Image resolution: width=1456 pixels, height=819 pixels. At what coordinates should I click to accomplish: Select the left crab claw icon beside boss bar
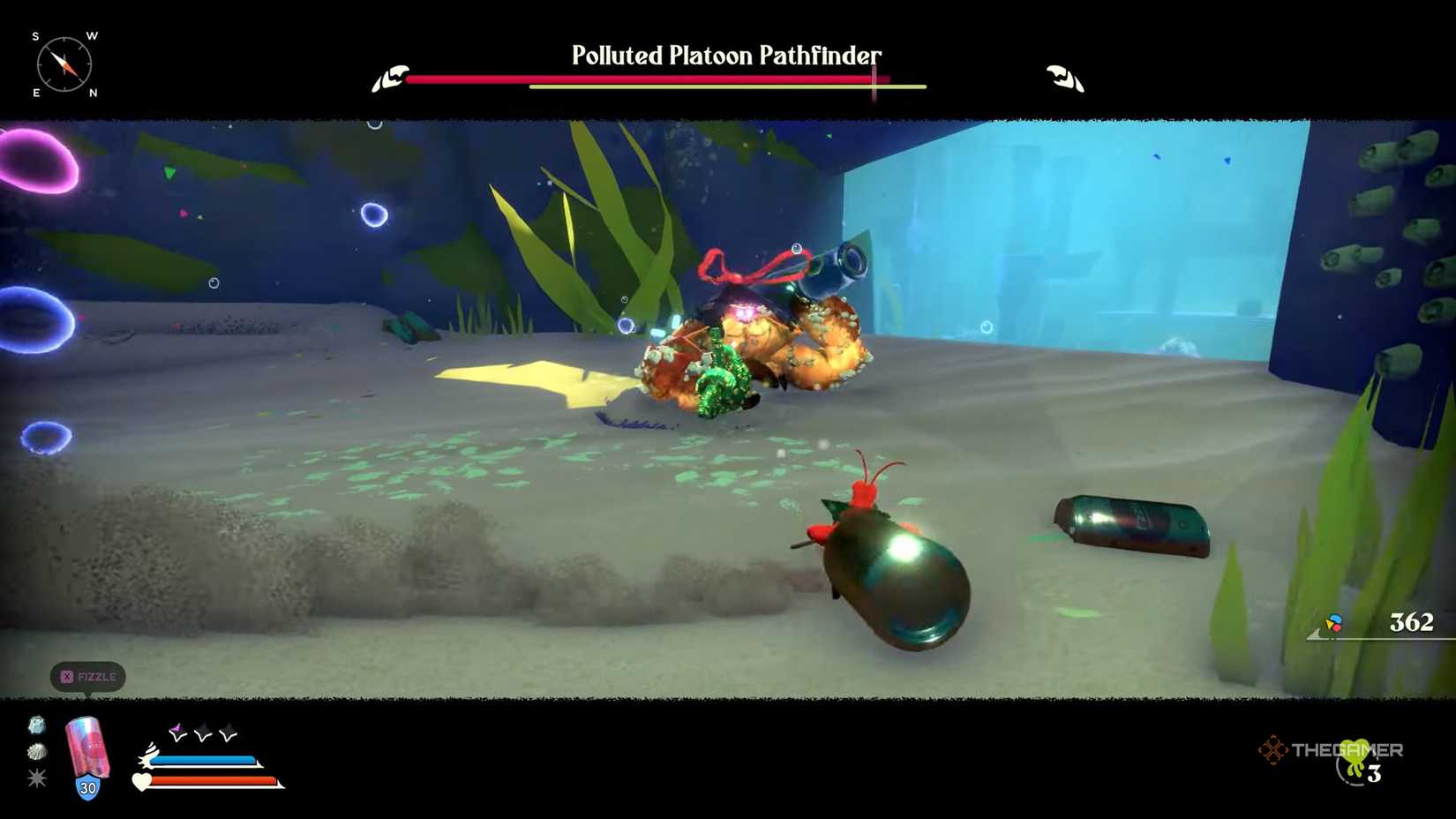(391, 78)
